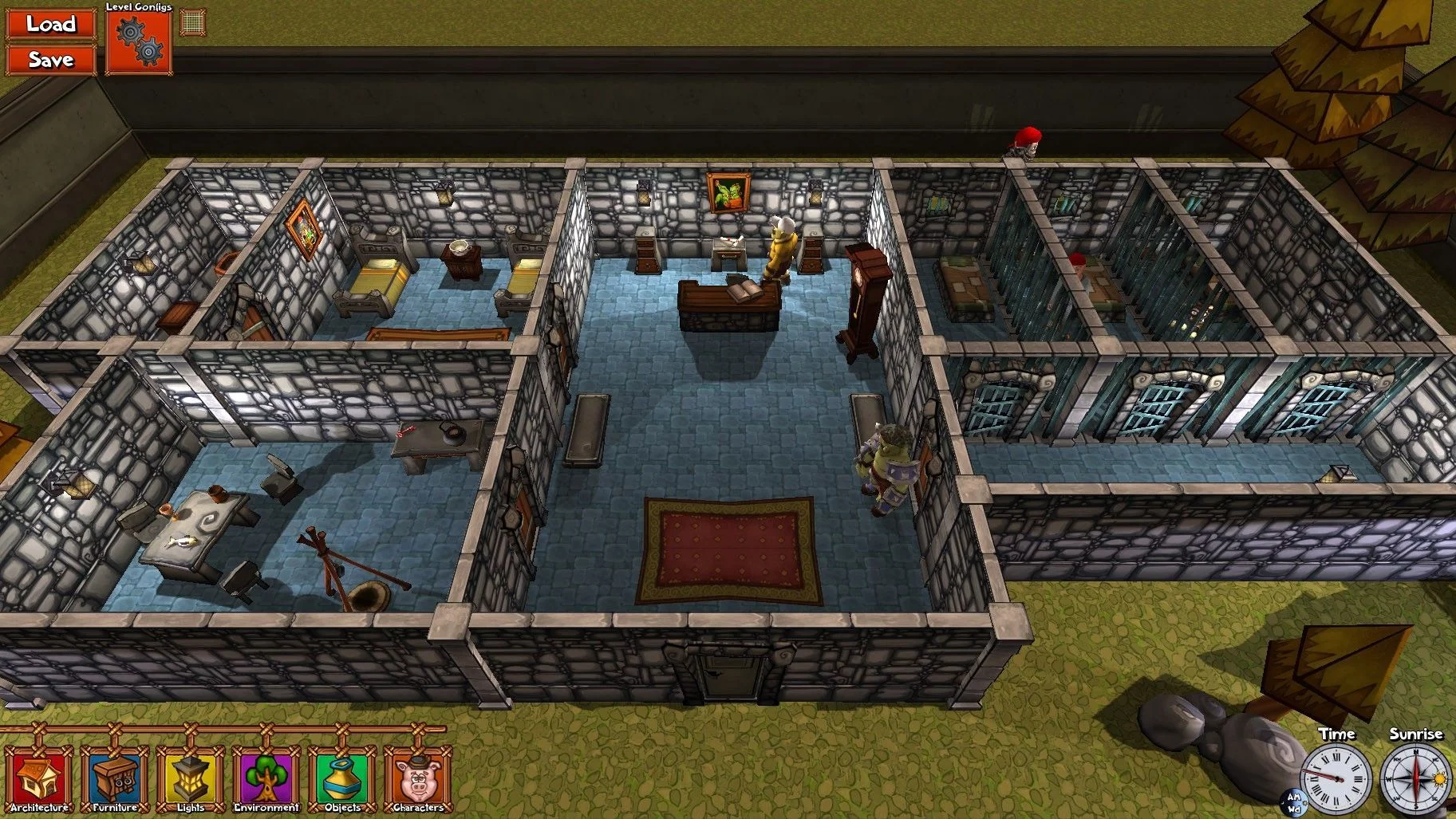The image size is (1456, 819).
Task: Switch to the Lights category
Action: [x=191, y=779]
